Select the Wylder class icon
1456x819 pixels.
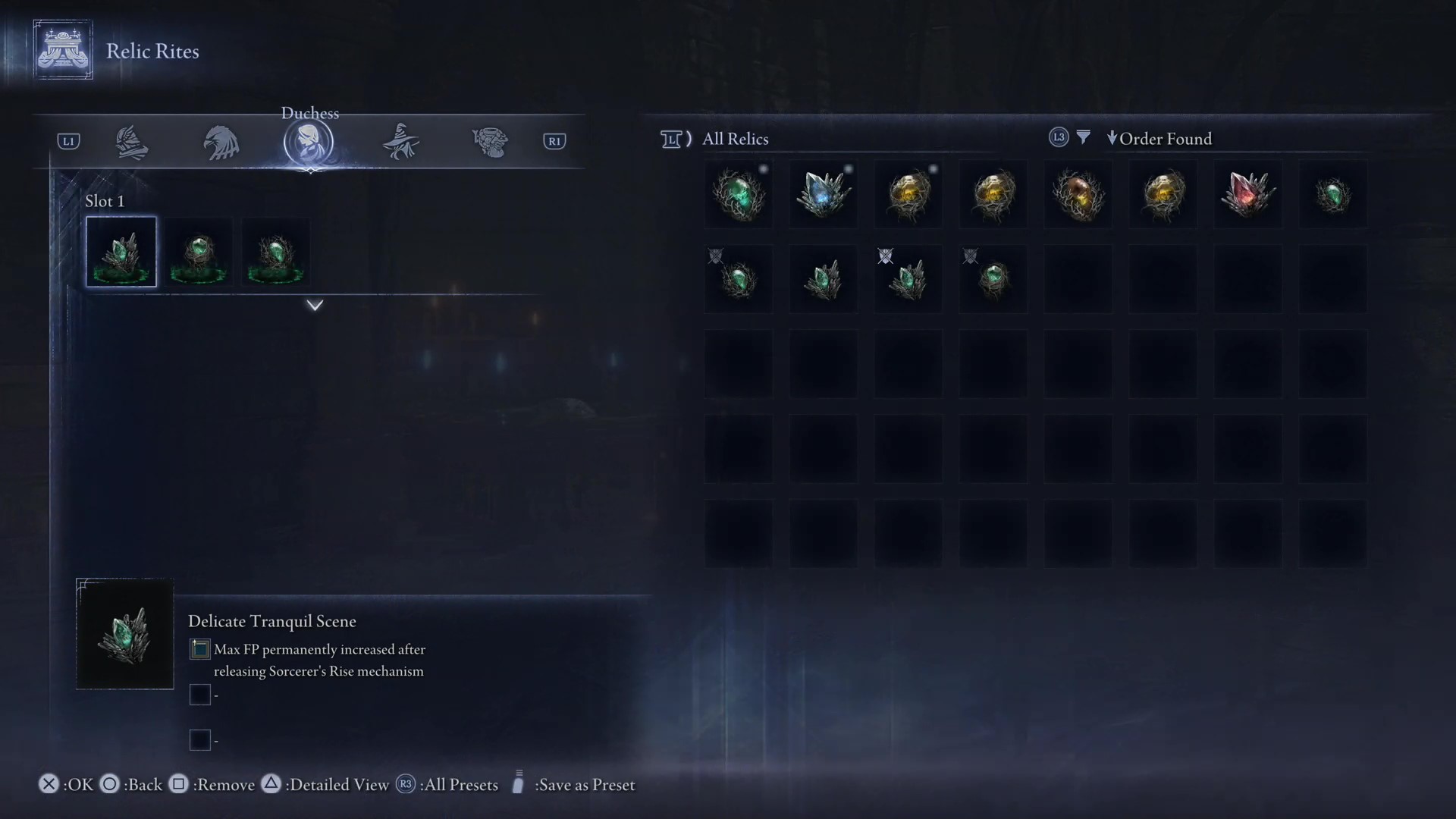pos(132,142)
